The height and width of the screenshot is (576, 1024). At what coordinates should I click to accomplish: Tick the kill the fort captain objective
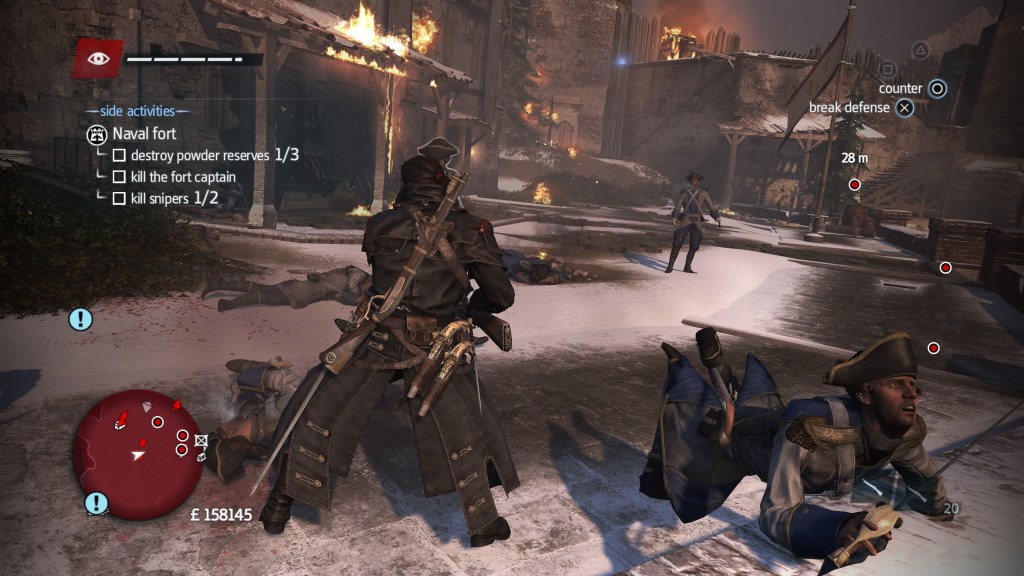click(119, 177)
